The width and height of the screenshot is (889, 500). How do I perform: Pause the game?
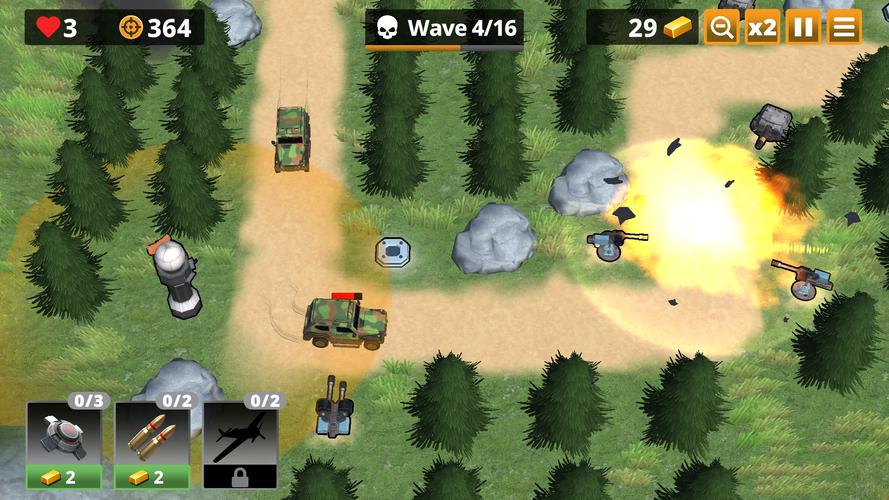[803, 28]
